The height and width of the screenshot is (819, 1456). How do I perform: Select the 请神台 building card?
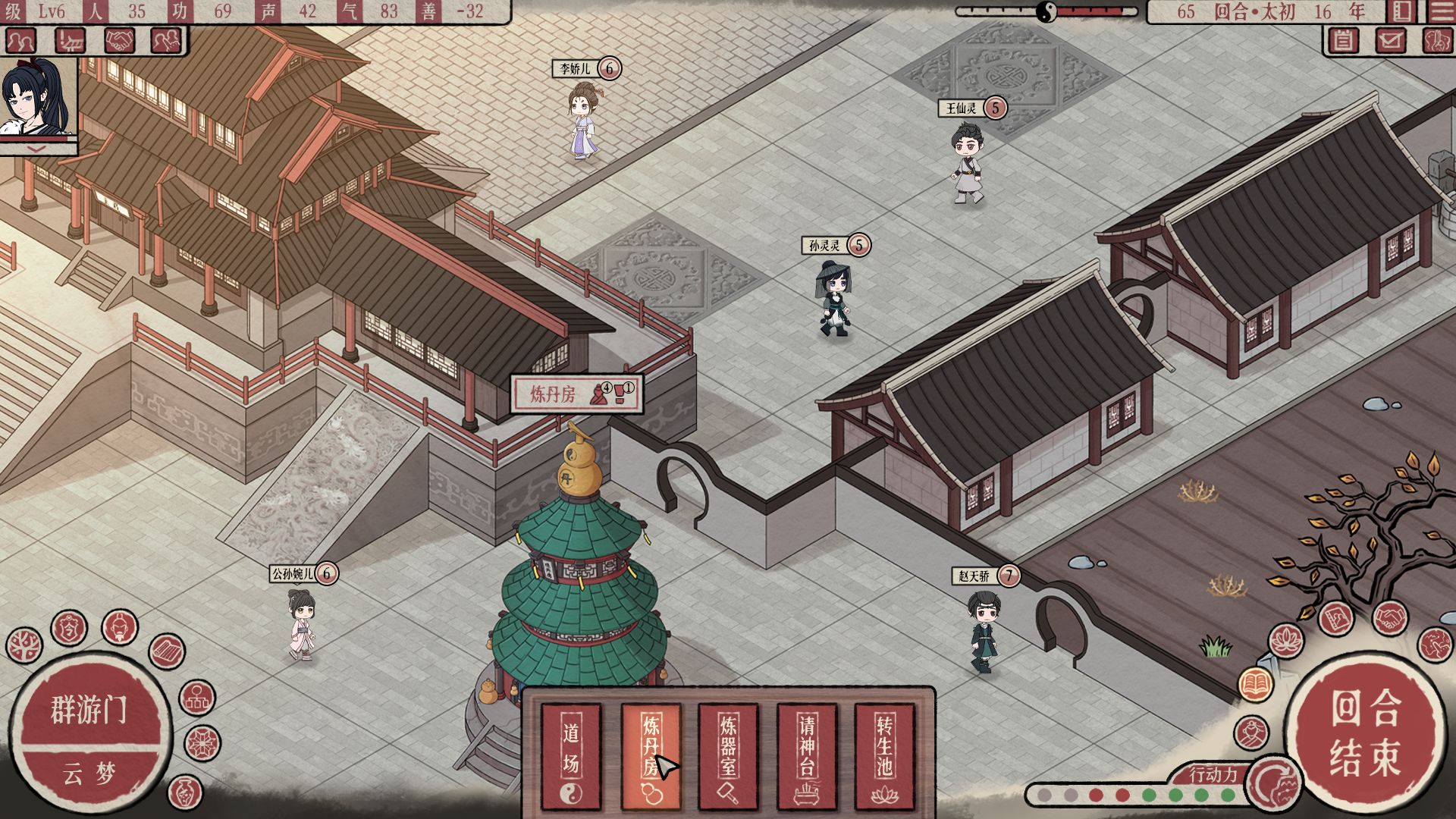[807, 755]
